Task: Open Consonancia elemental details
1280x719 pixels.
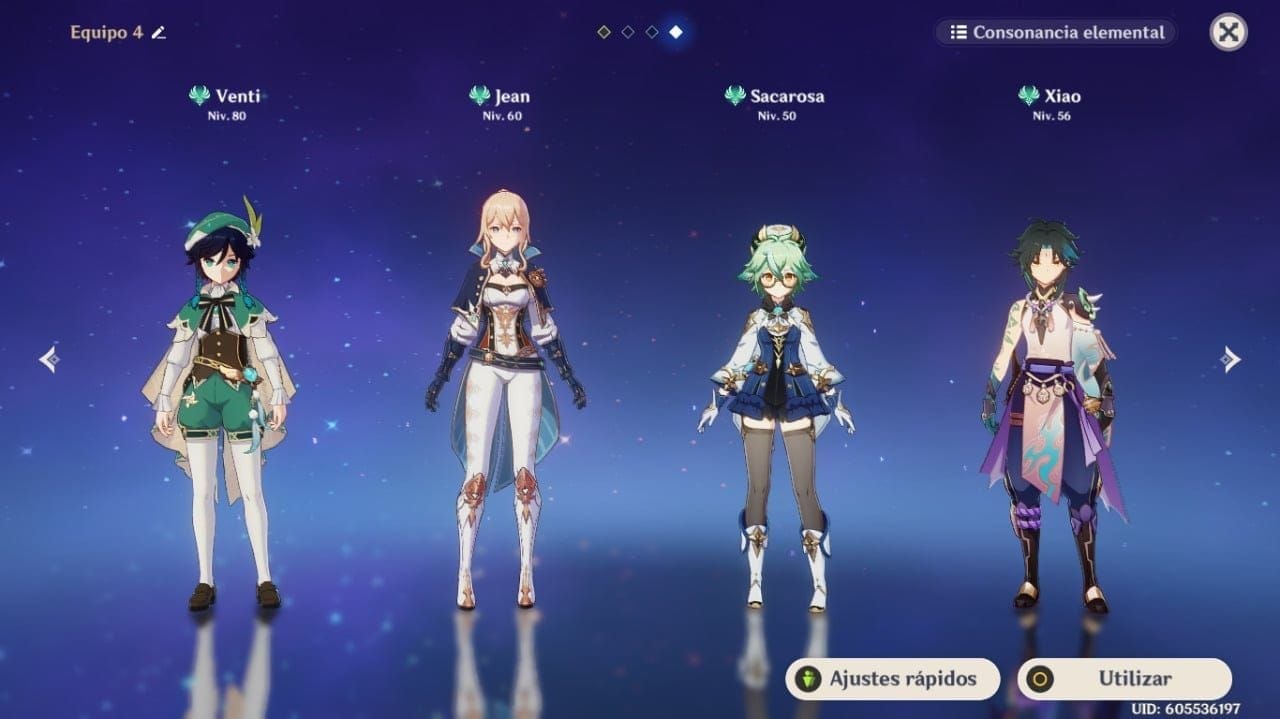Action: pos(1057,32)
